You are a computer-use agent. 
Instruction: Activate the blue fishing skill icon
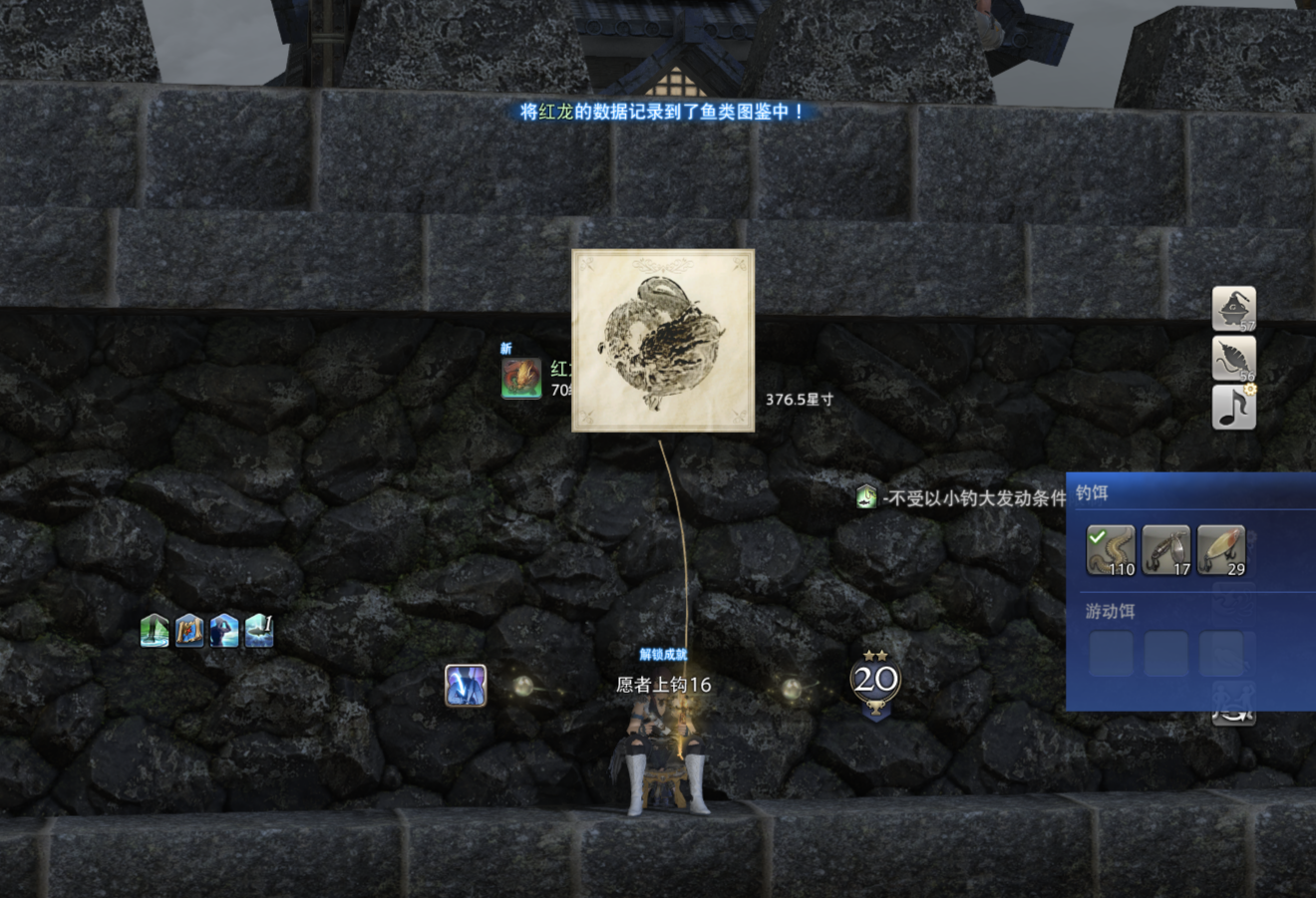tap(466, 686)
